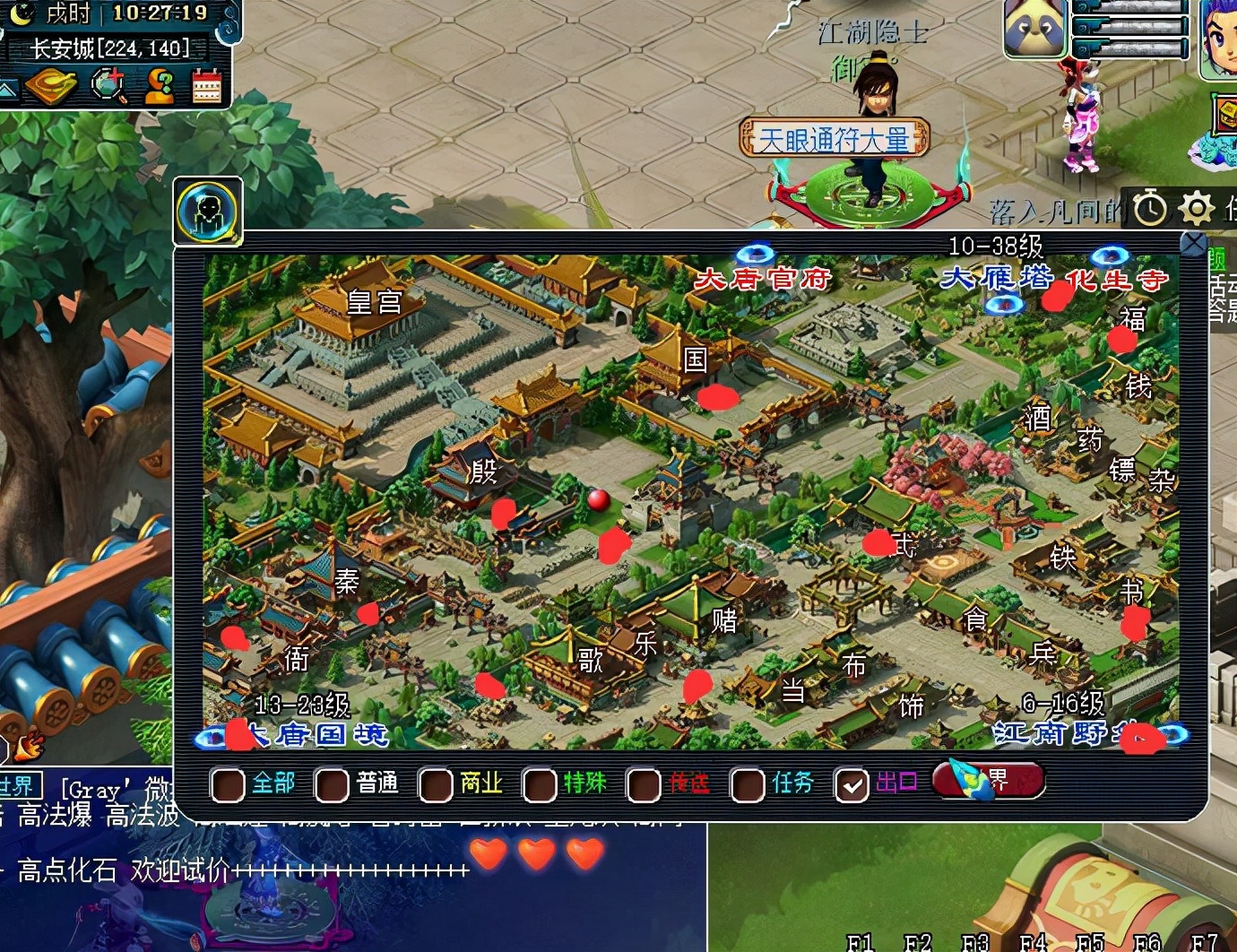
Task: Open the world map with the 界 button
Action: [989, 780]
